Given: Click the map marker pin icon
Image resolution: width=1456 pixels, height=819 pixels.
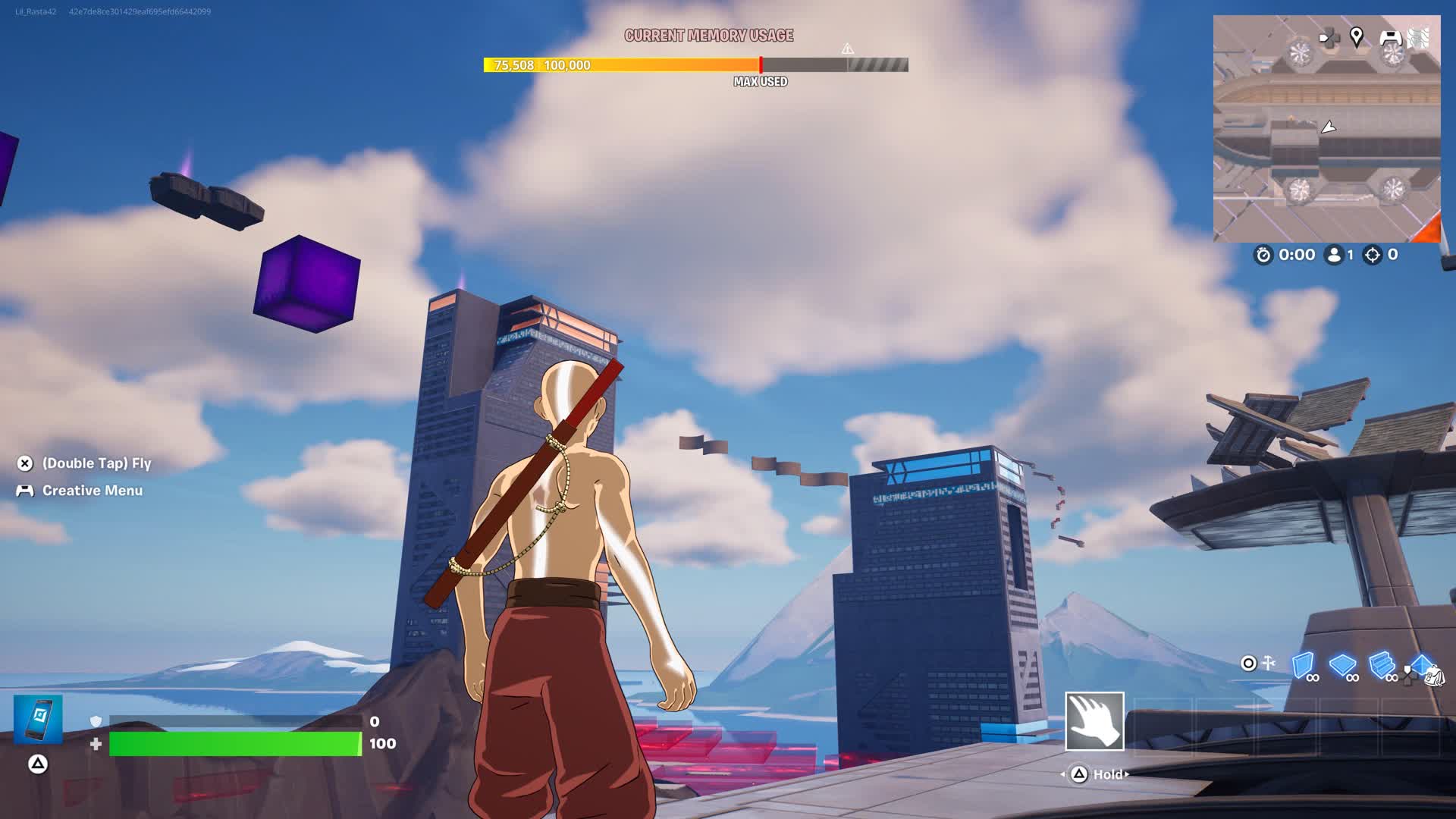Looking at the screenshot, I should (x=1357, y=36).
